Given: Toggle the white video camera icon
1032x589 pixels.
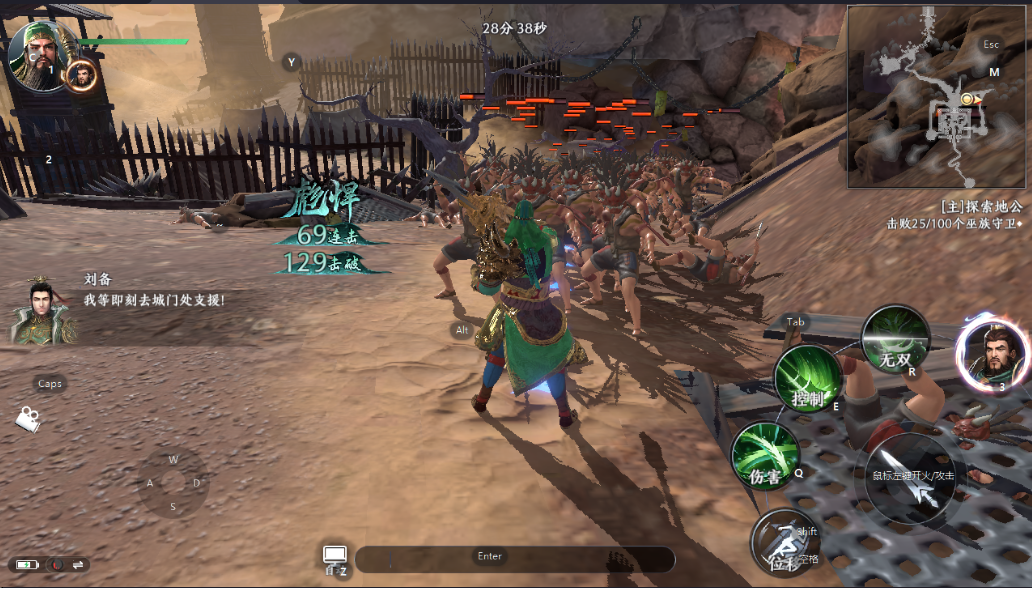Looking at the screenshot, I should tap(27, 419).
